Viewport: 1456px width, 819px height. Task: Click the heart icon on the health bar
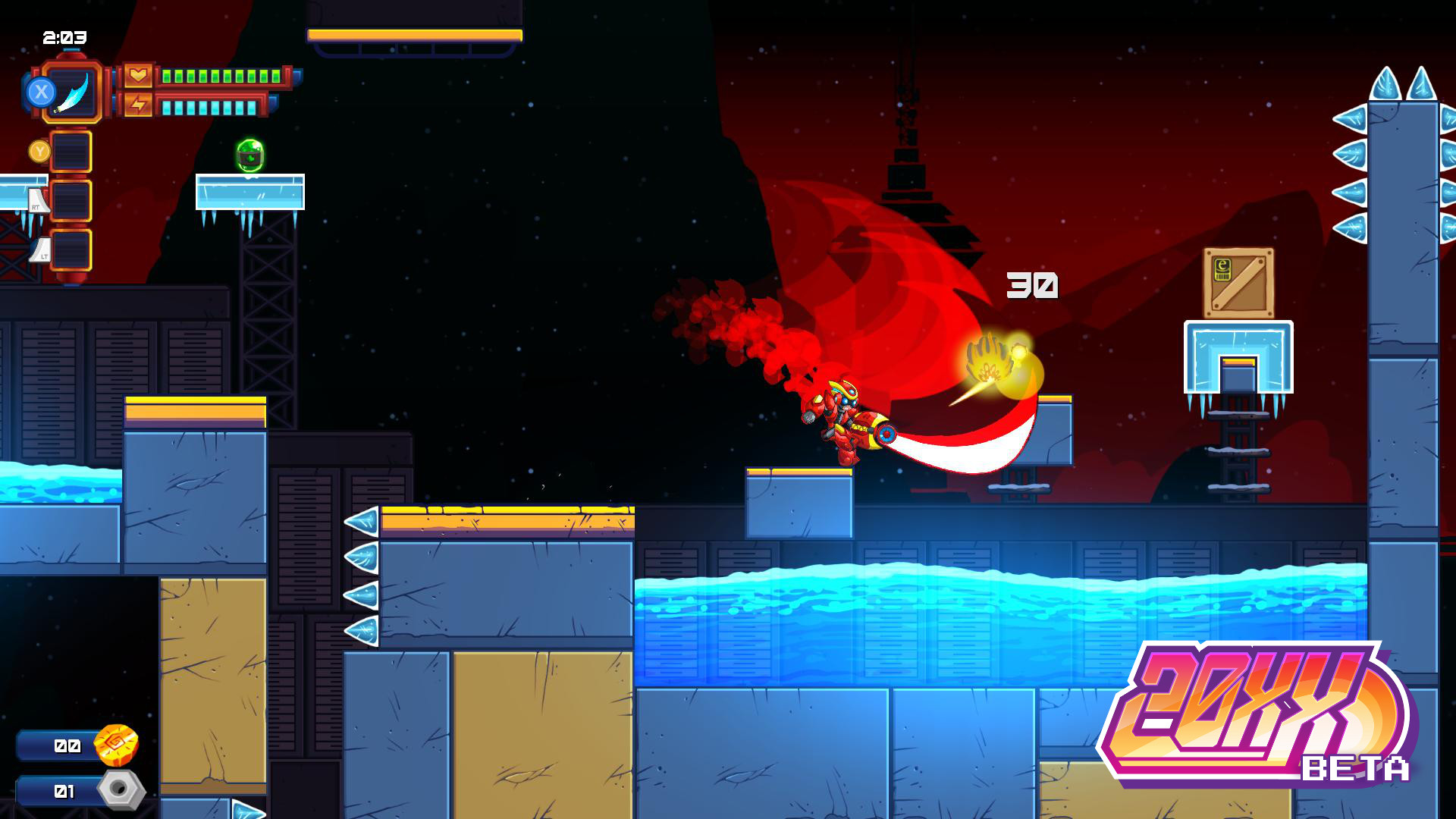[x=140, y=74]
